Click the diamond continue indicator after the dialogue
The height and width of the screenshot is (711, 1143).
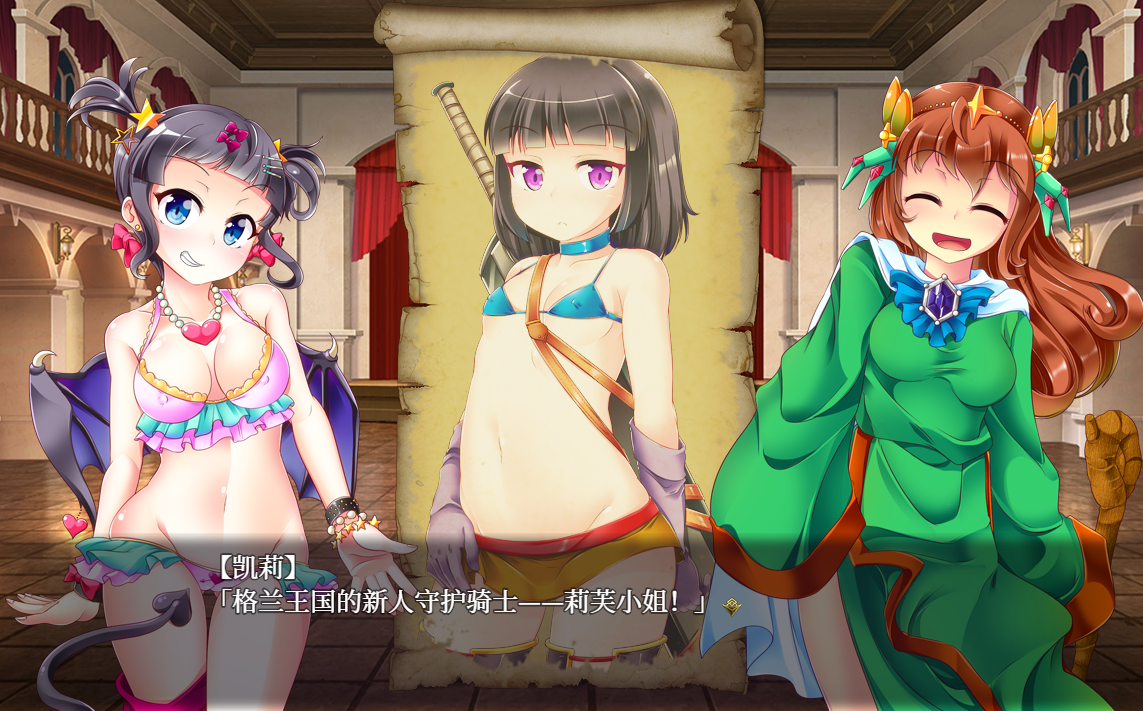732,604
